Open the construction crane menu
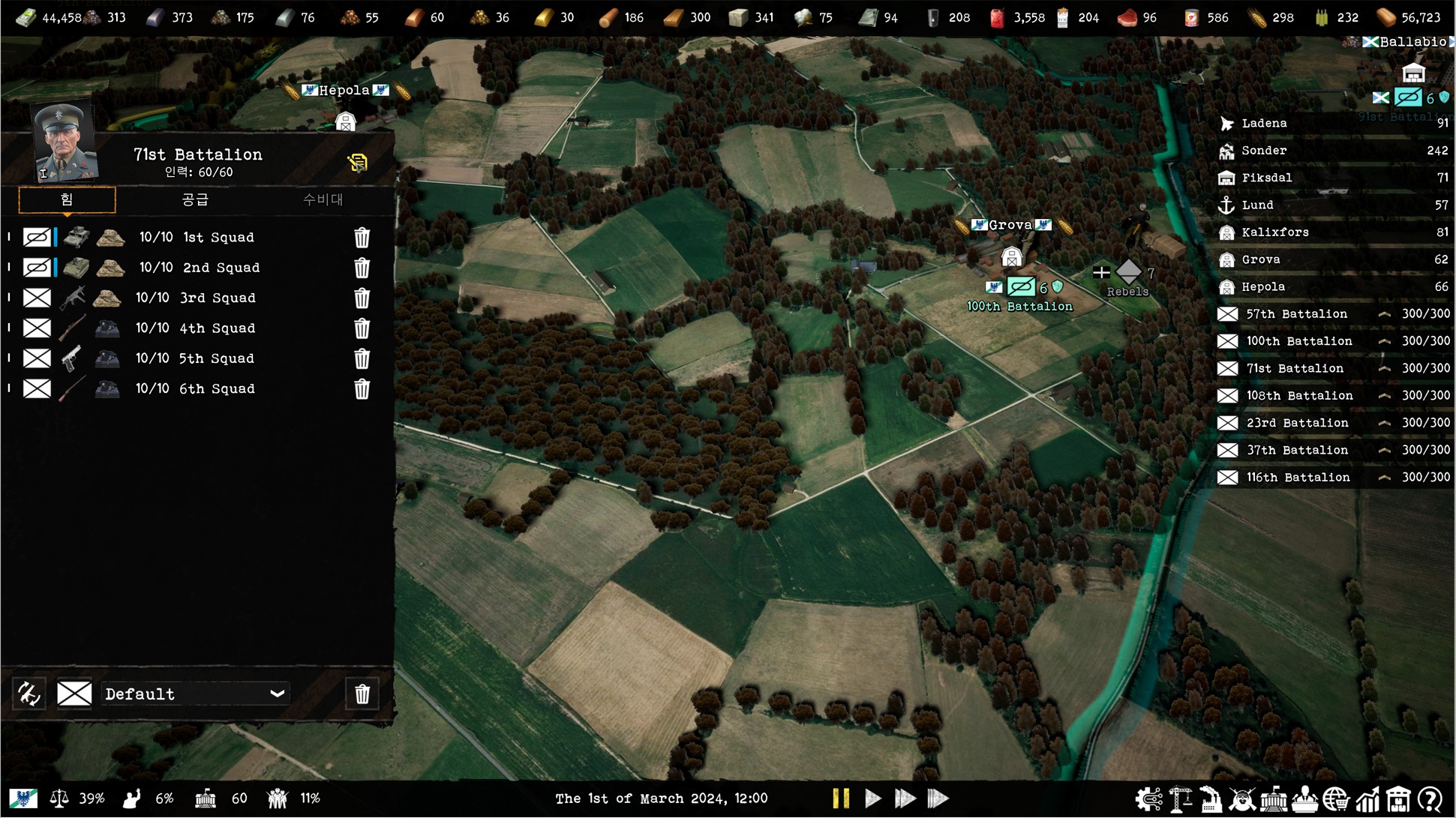The image size is (1456, 818). coord(1180,799)
